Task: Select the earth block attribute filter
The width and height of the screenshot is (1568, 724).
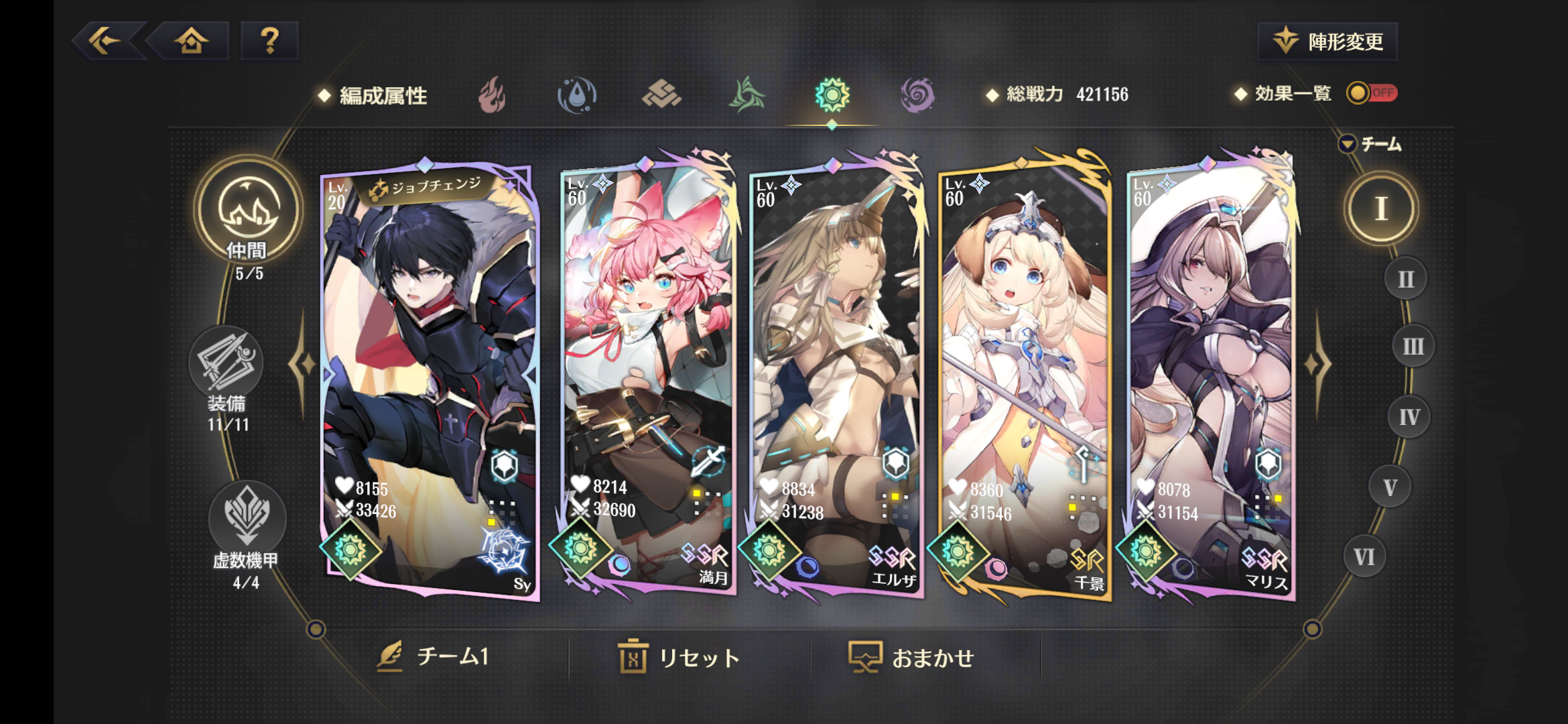Action: (661, 95)
